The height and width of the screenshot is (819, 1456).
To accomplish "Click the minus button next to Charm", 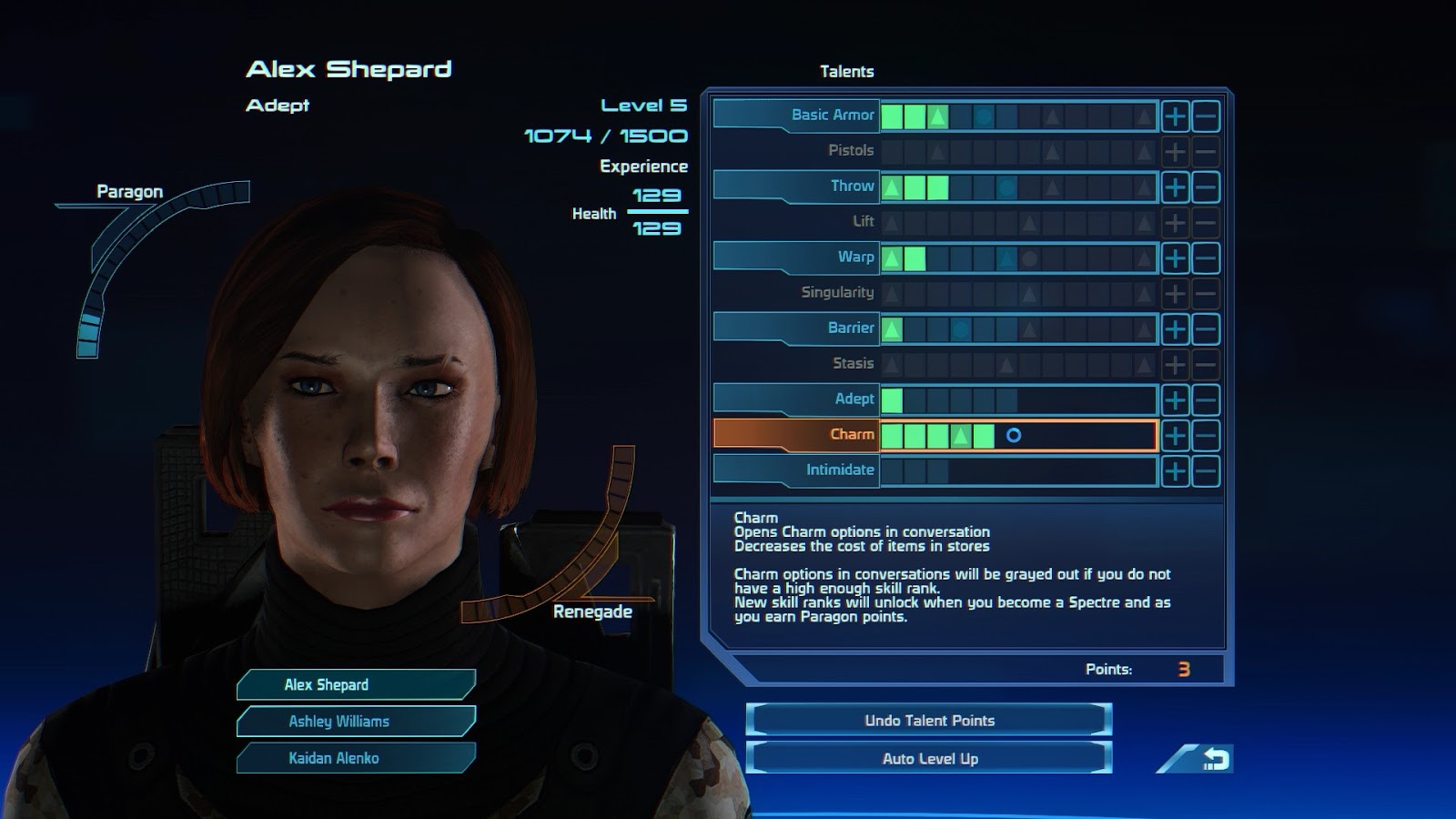I will [1205, 434].
